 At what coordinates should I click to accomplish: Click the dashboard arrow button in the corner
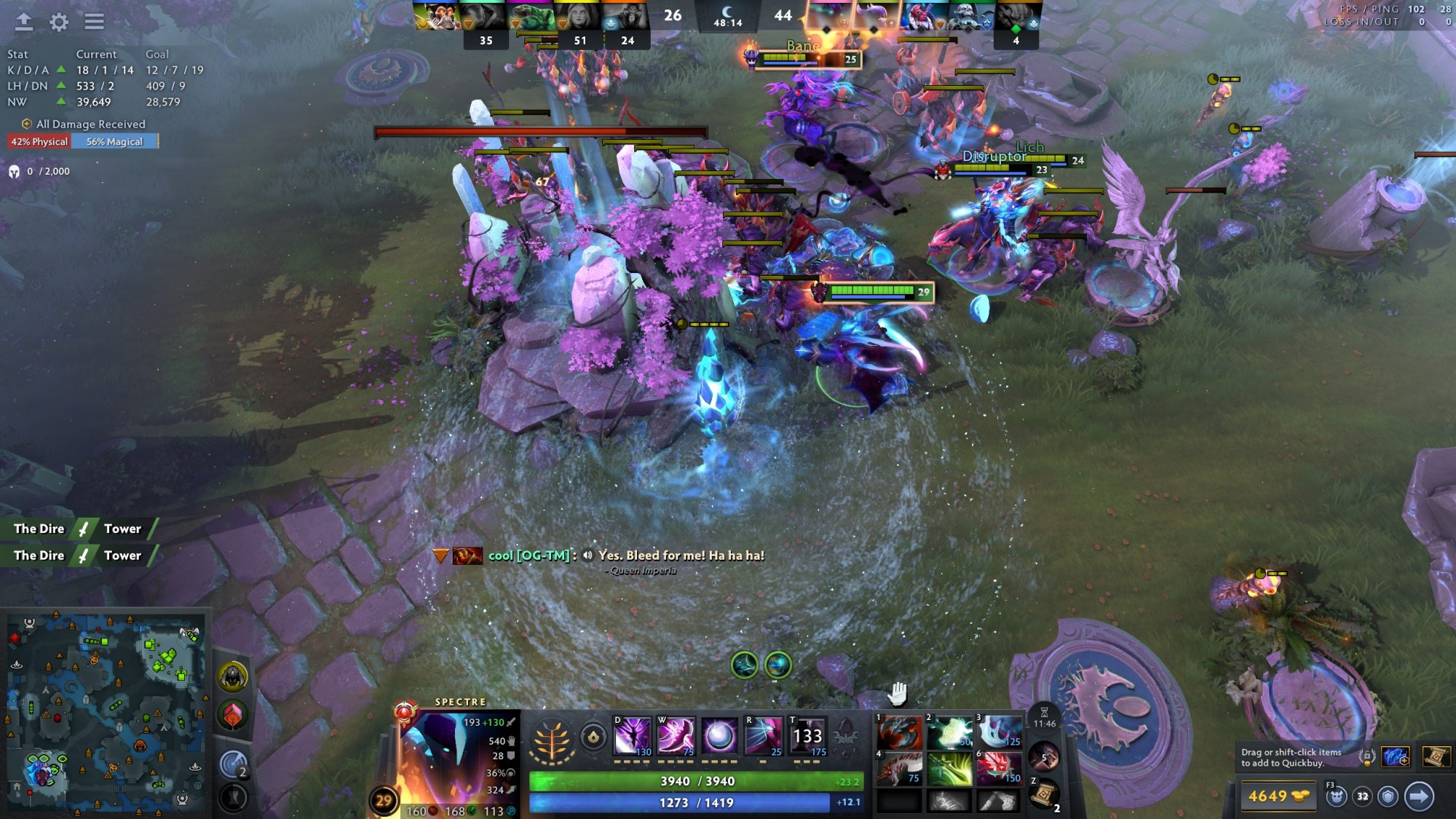23,22
